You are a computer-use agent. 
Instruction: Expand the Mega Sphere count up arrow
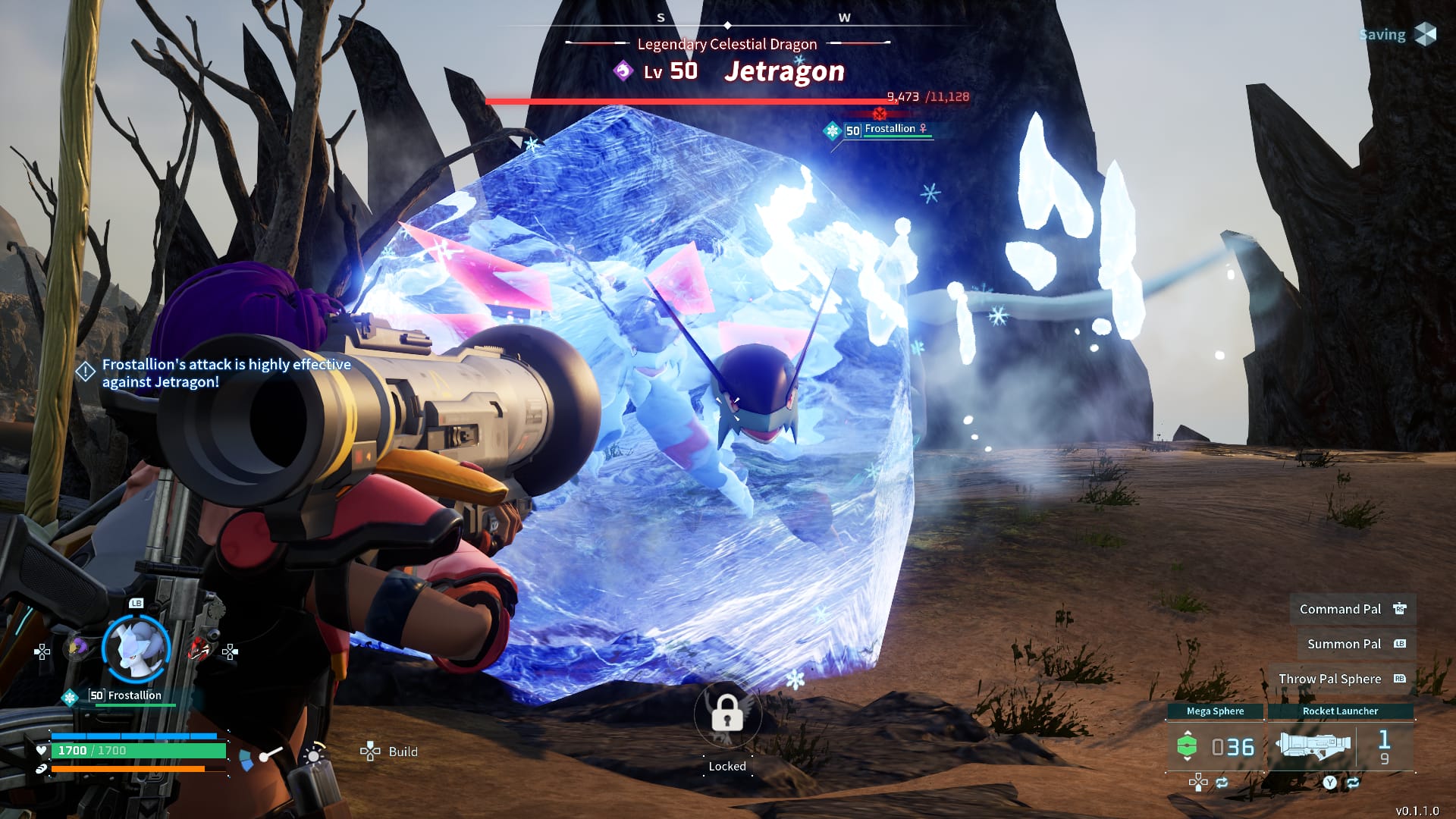(x=1188, y=733)
